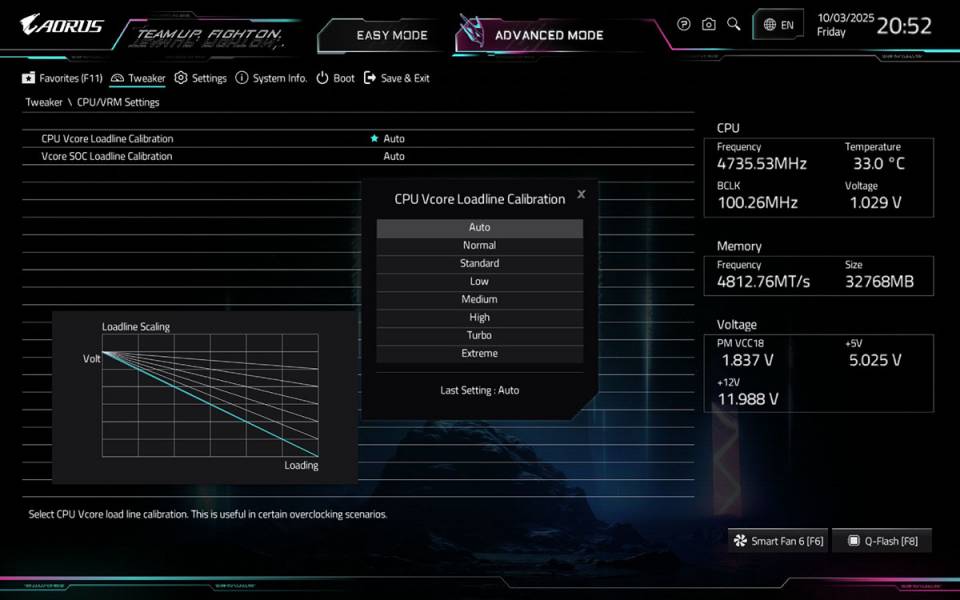This screenshot has height=600, width=960.
Task: Select the Auto loadline option
Action: (479, 228)
